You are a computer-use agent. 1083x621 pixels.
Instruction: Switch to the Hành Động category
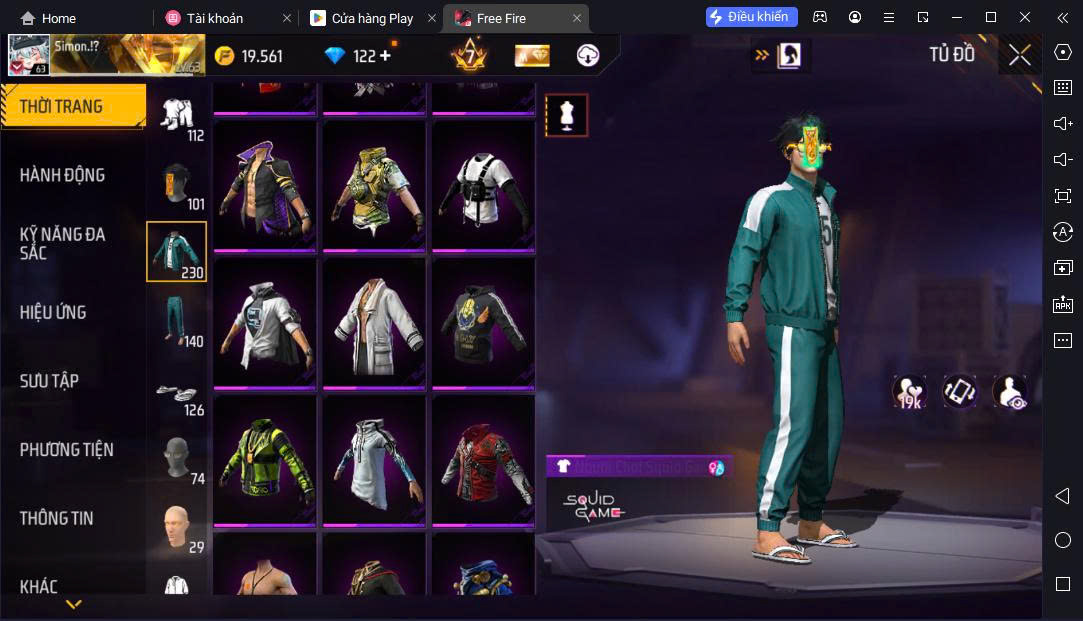62,175
